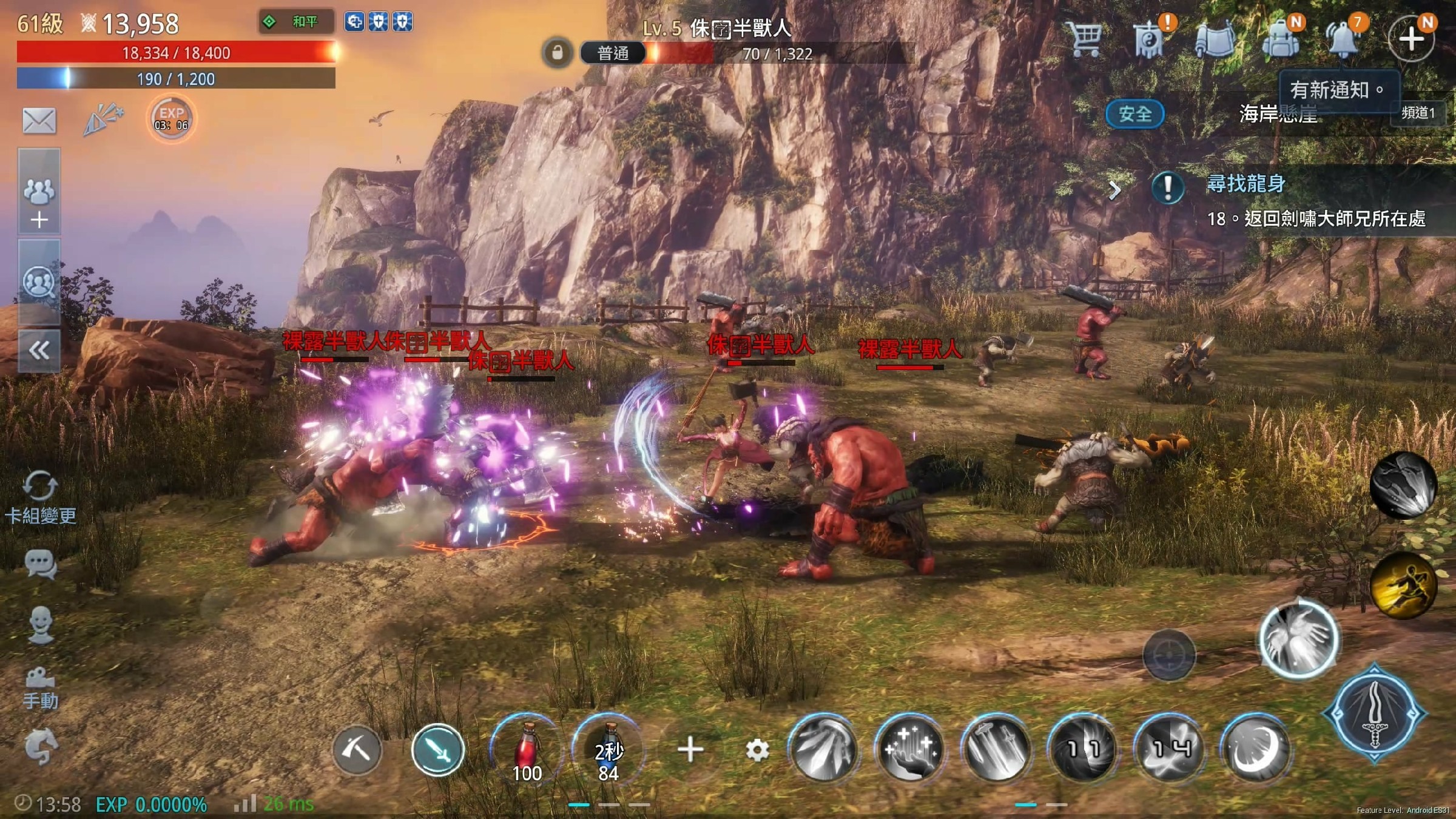
Task: Collapse the quest tracker arrow
Action: [1114, 190]
